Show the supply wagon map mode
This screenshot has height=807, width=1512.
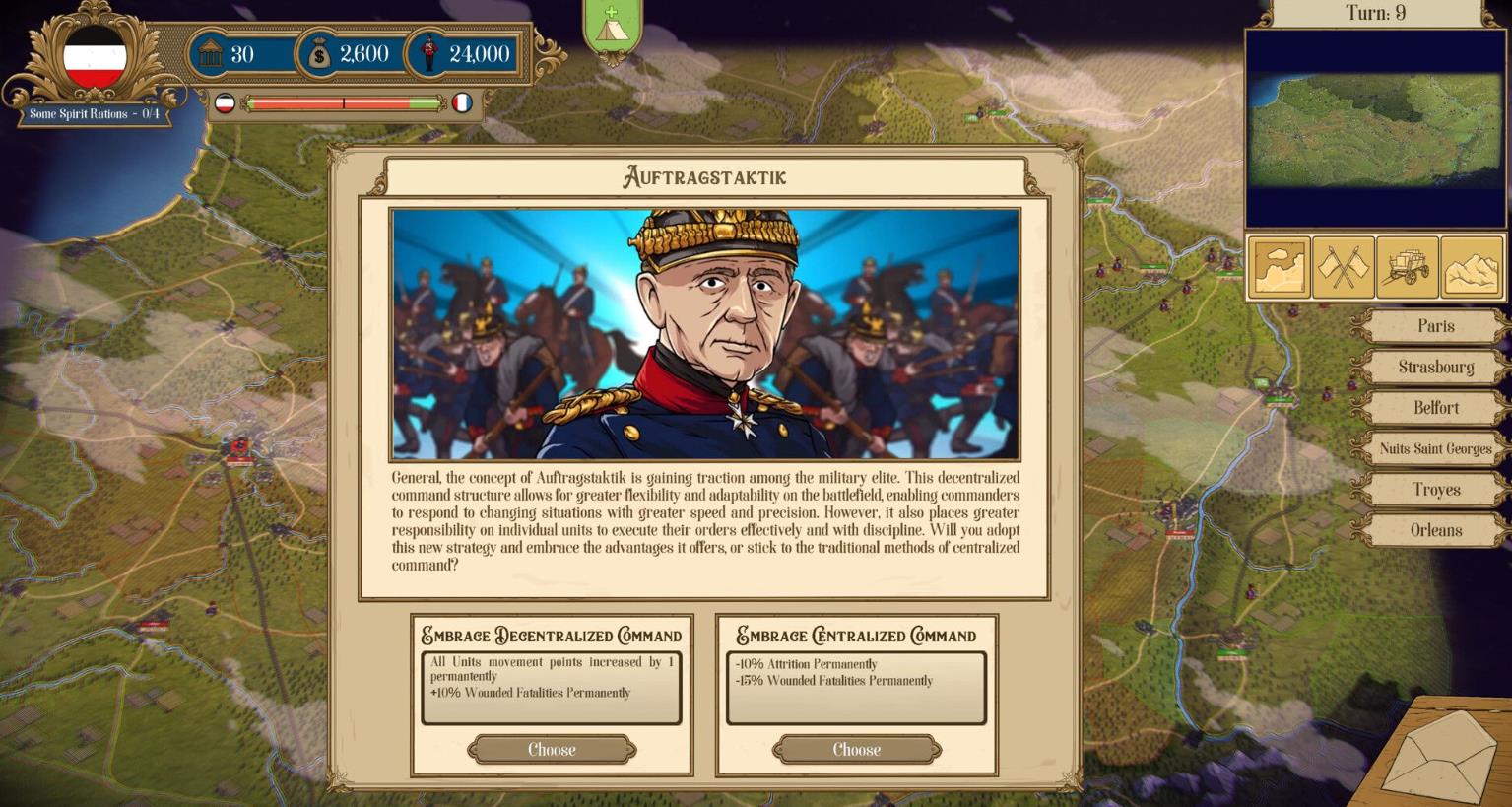(x=1408, y=268)
